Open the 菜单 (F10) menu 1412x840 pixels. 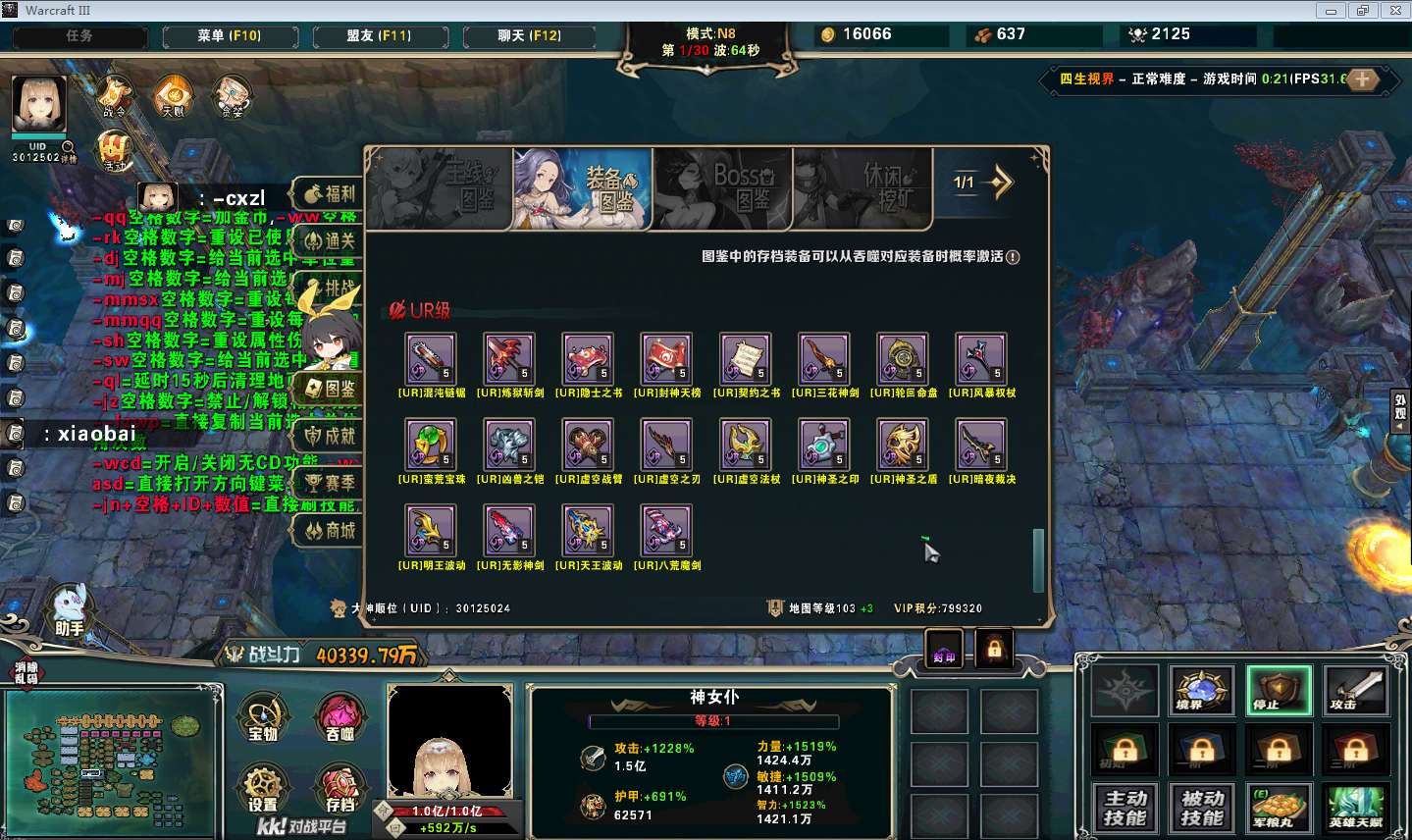[229, 36]
